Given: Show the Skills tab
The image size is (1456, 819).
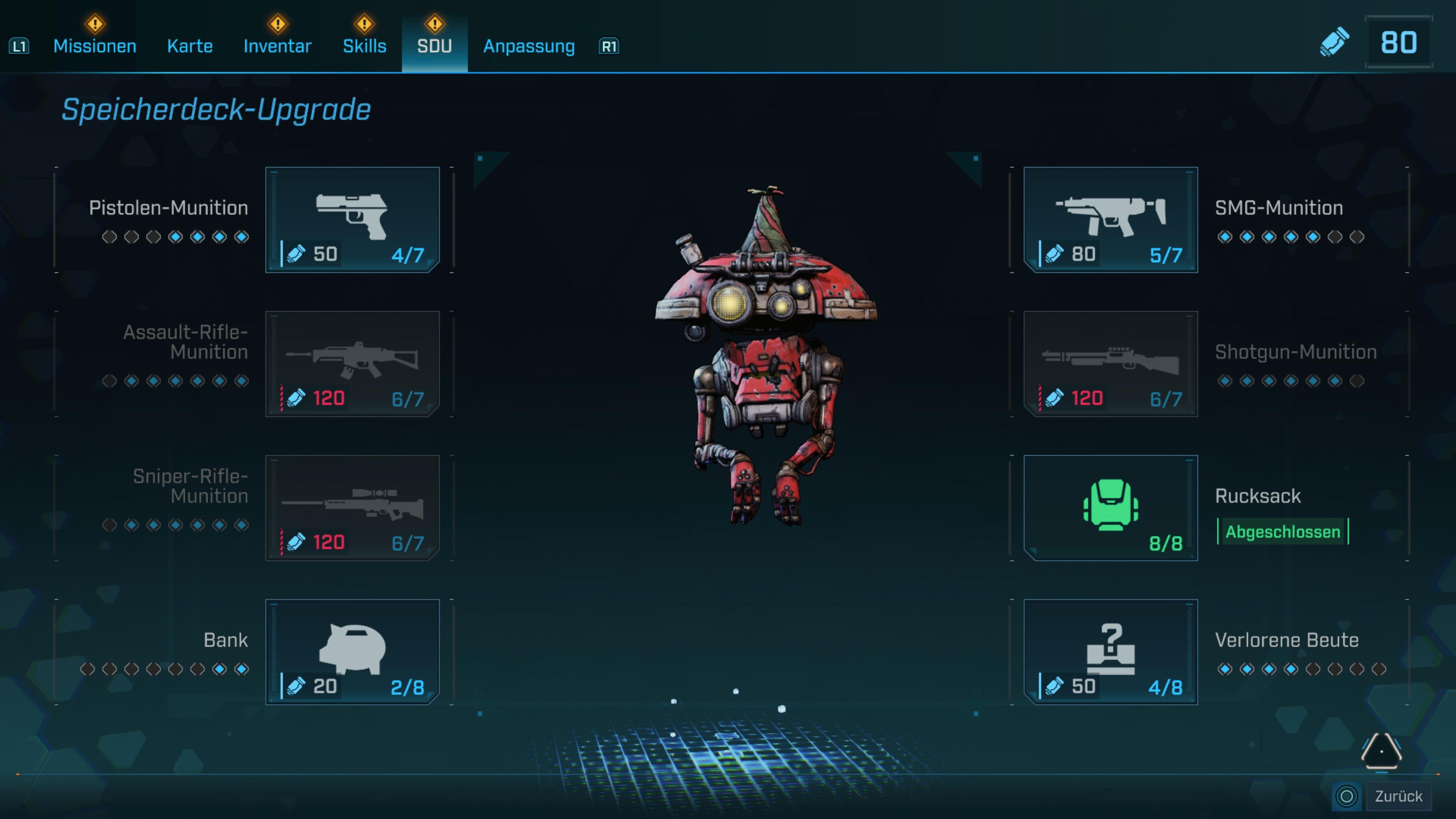Looking at the screenshot, I should coord(364,46).
